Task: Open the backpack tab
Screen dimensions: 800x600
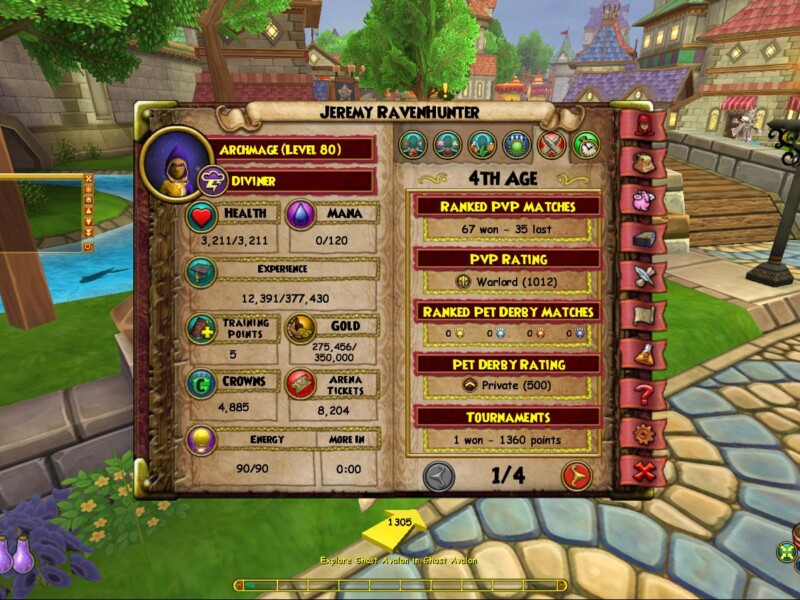Action: coord(643,161)
